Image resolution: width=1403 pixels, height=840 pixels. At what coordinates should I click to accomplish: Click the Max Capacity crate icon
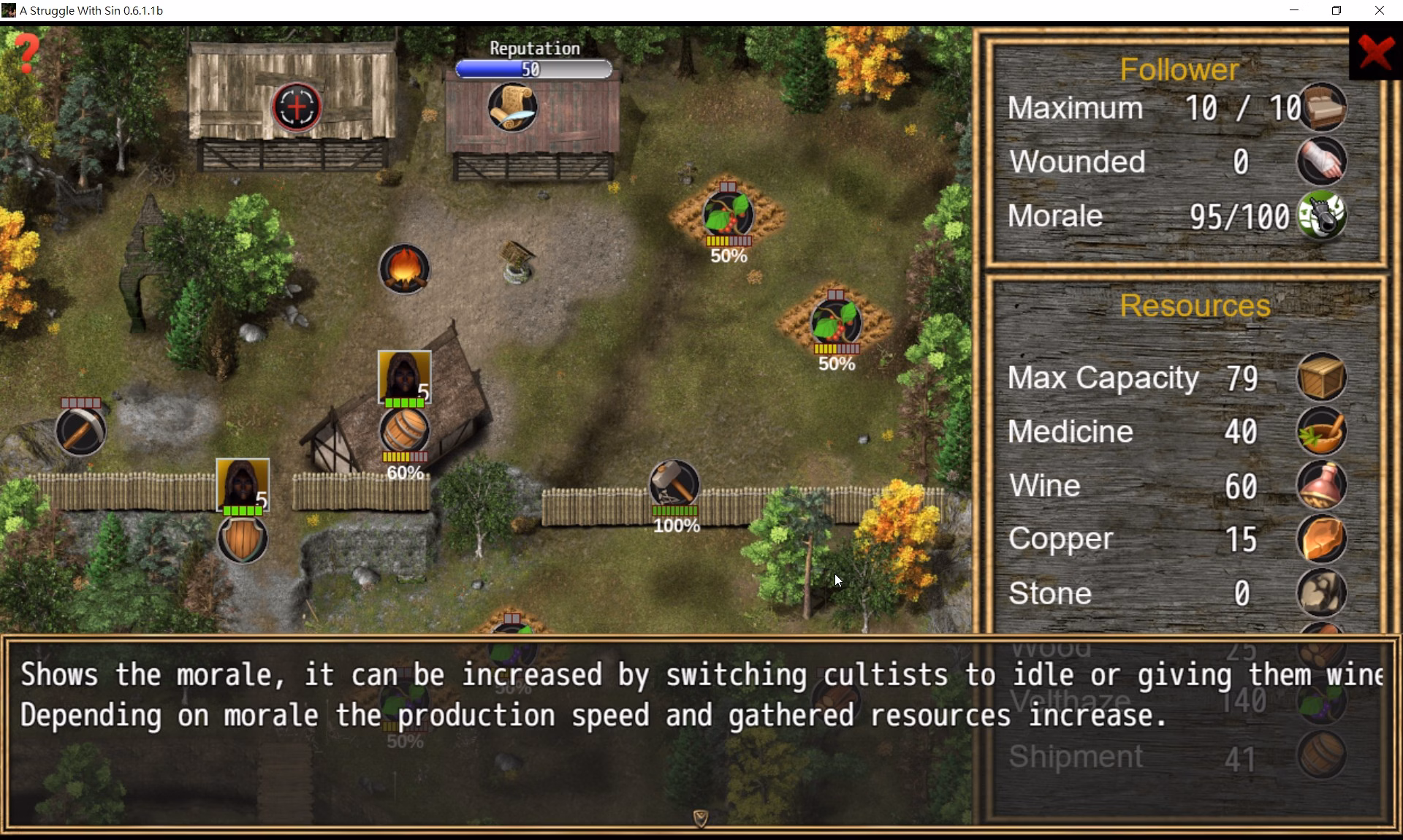pyautogui.click(x=1322, y=378)
